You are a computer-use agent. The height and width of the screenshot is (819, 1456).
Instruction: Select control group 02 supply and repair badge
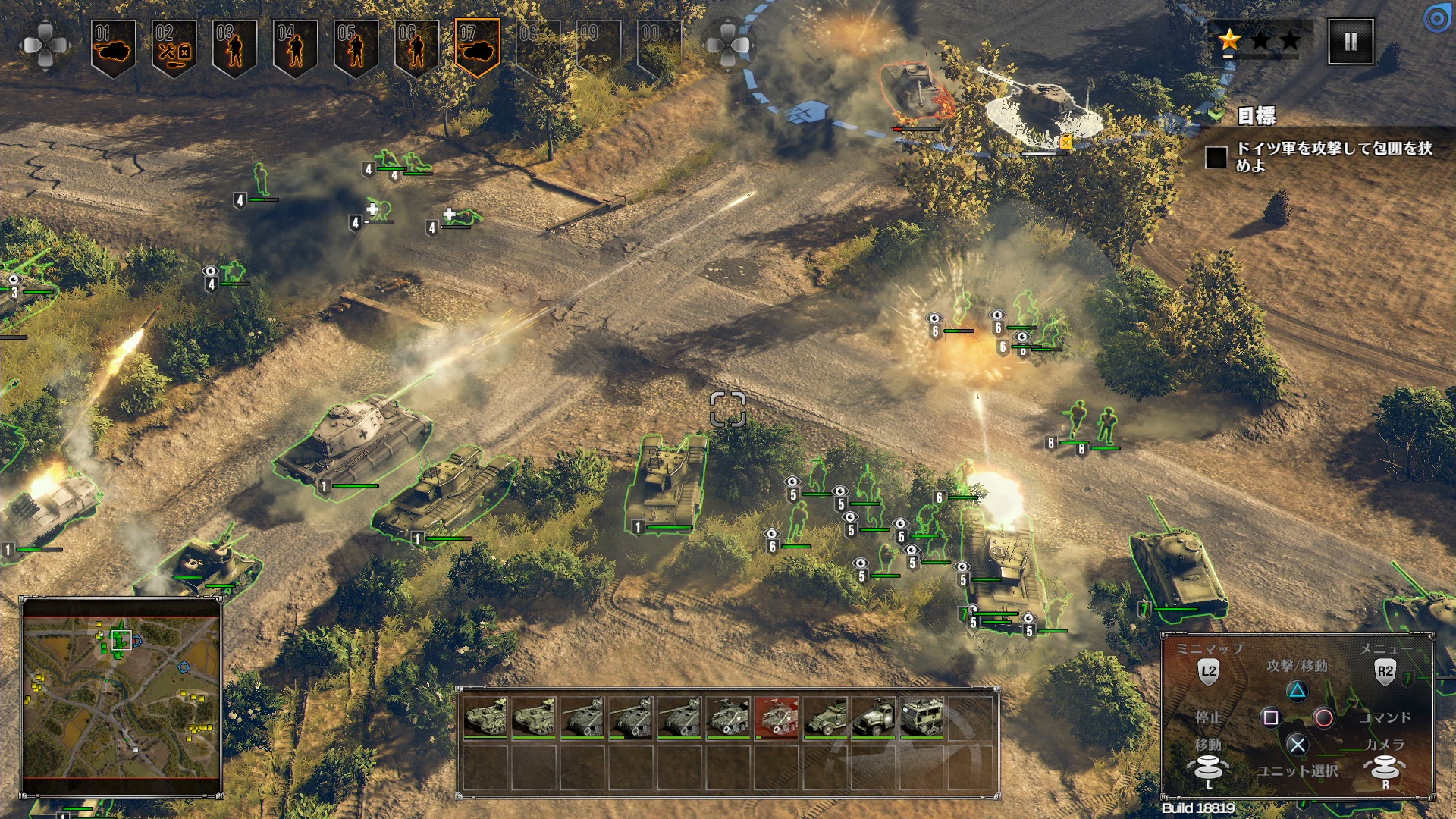click(x=174, y=48)
